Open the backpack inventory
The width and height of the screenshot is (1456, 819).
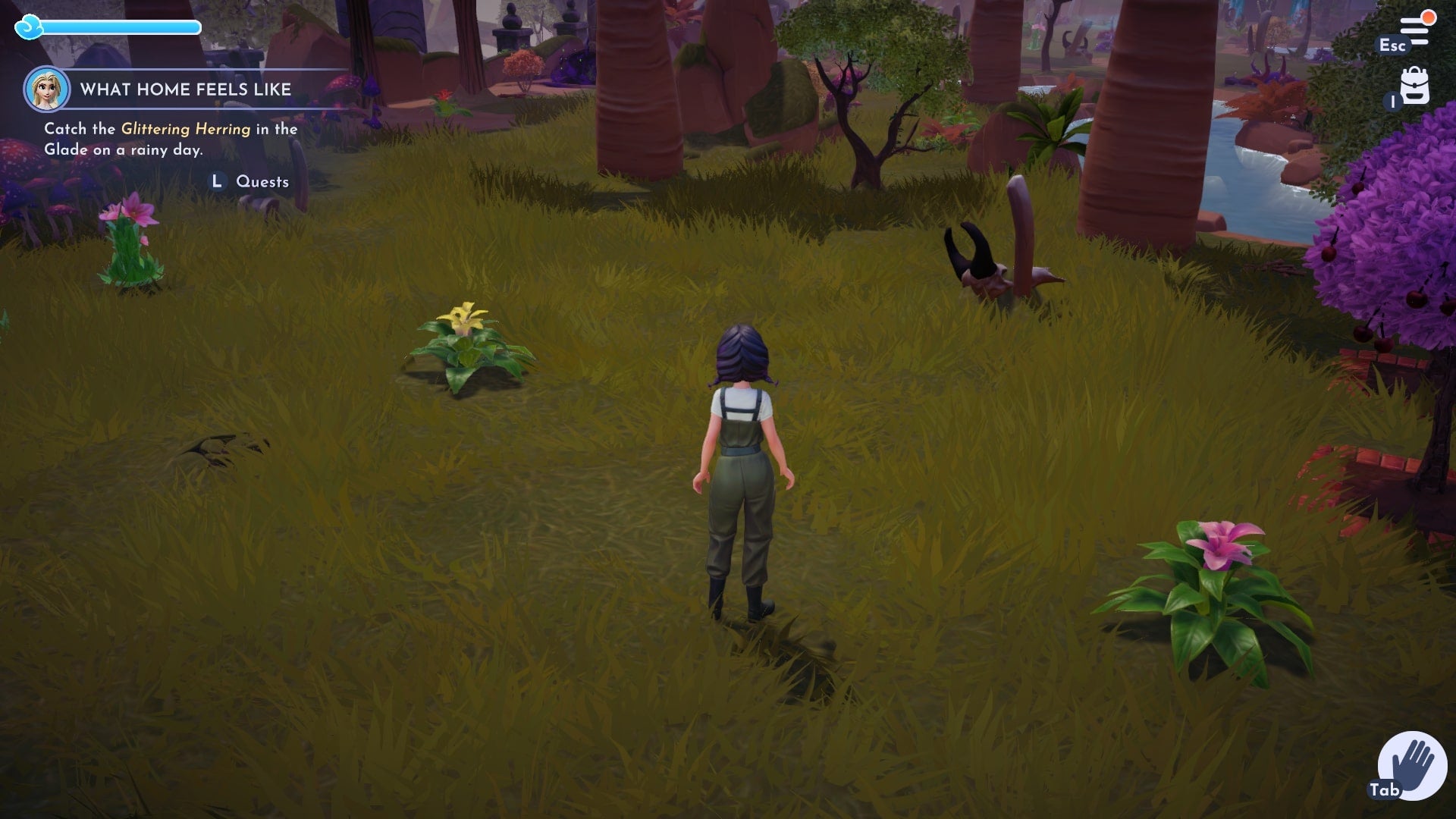[x=1414, y=86]
